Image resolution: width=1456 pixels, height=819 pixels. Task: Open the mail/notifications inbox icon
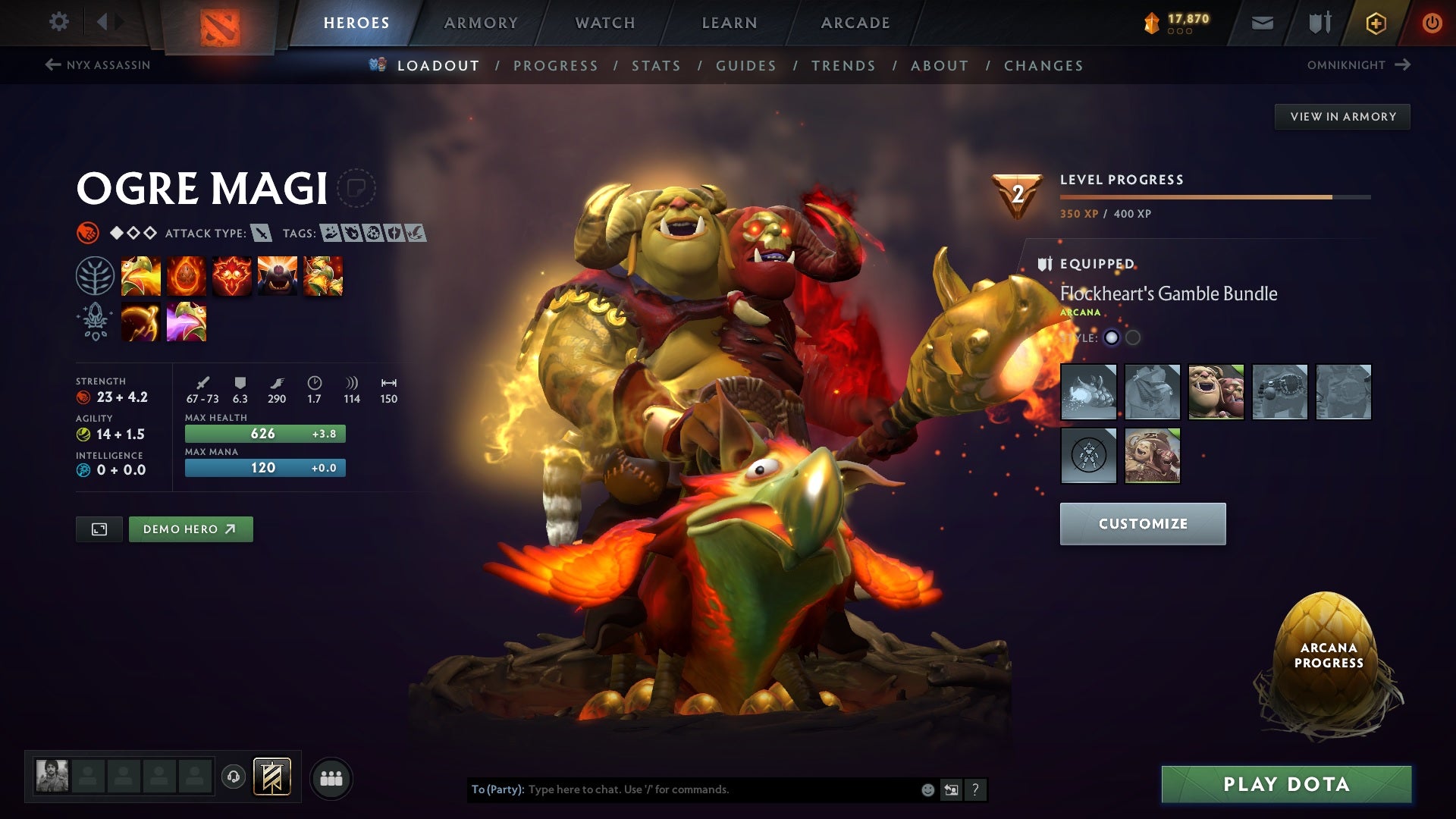(1262, 22)
